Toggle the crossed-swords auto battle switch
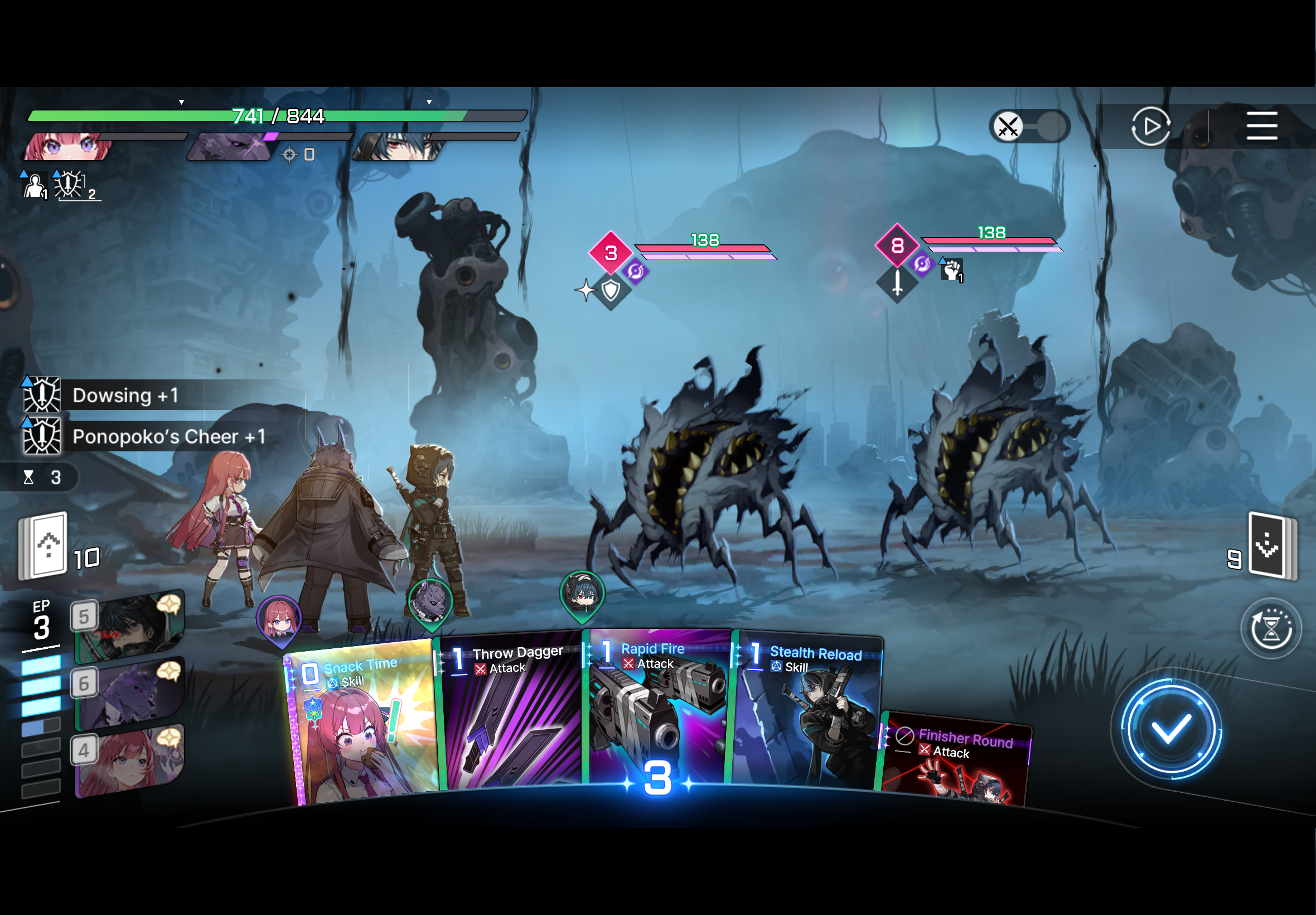1316x915 pixels. coord(1029,126)
